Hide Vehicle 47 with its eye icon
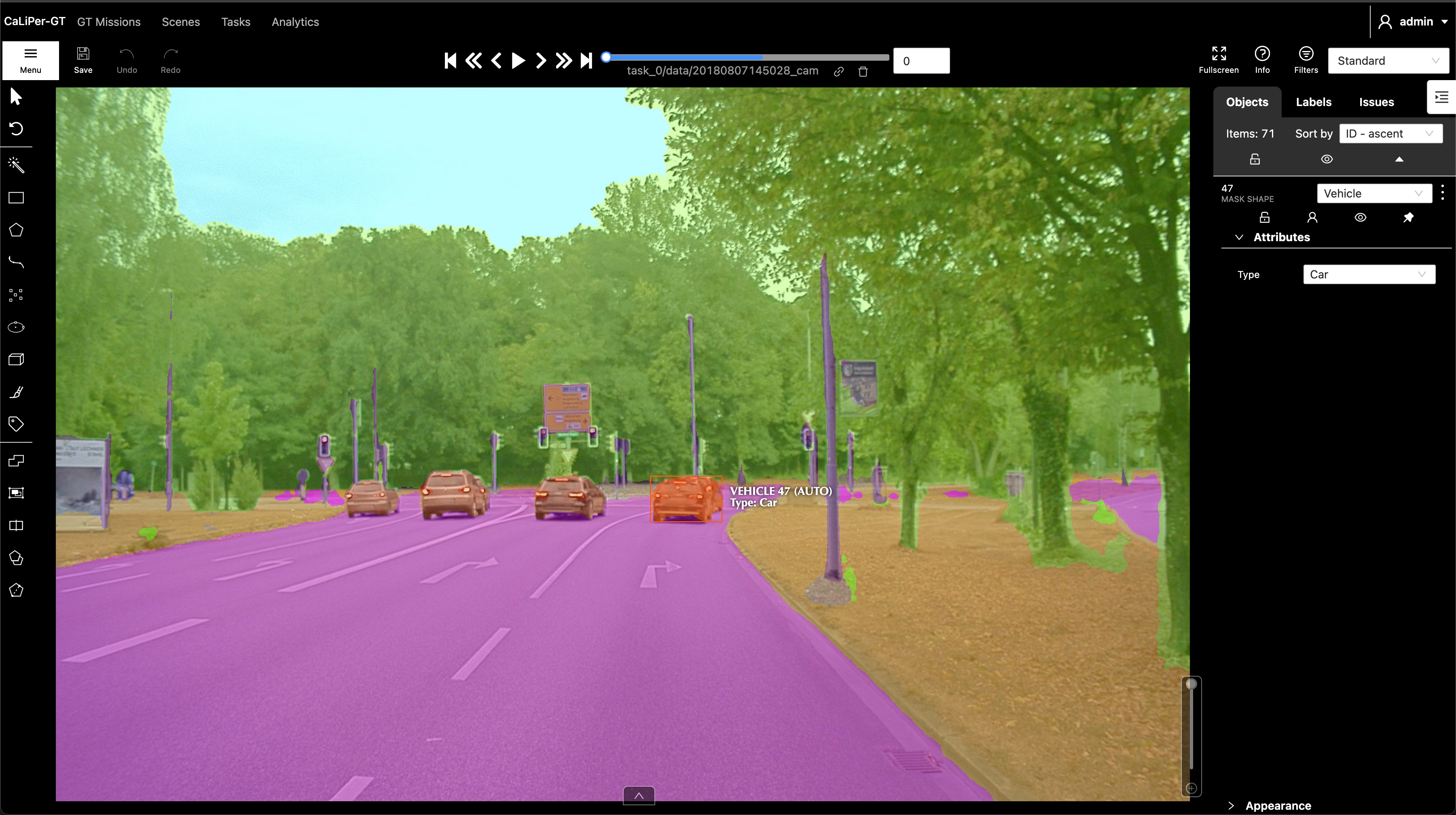The height and width of the screenshot is (815, 1456). pos(1361,217)
